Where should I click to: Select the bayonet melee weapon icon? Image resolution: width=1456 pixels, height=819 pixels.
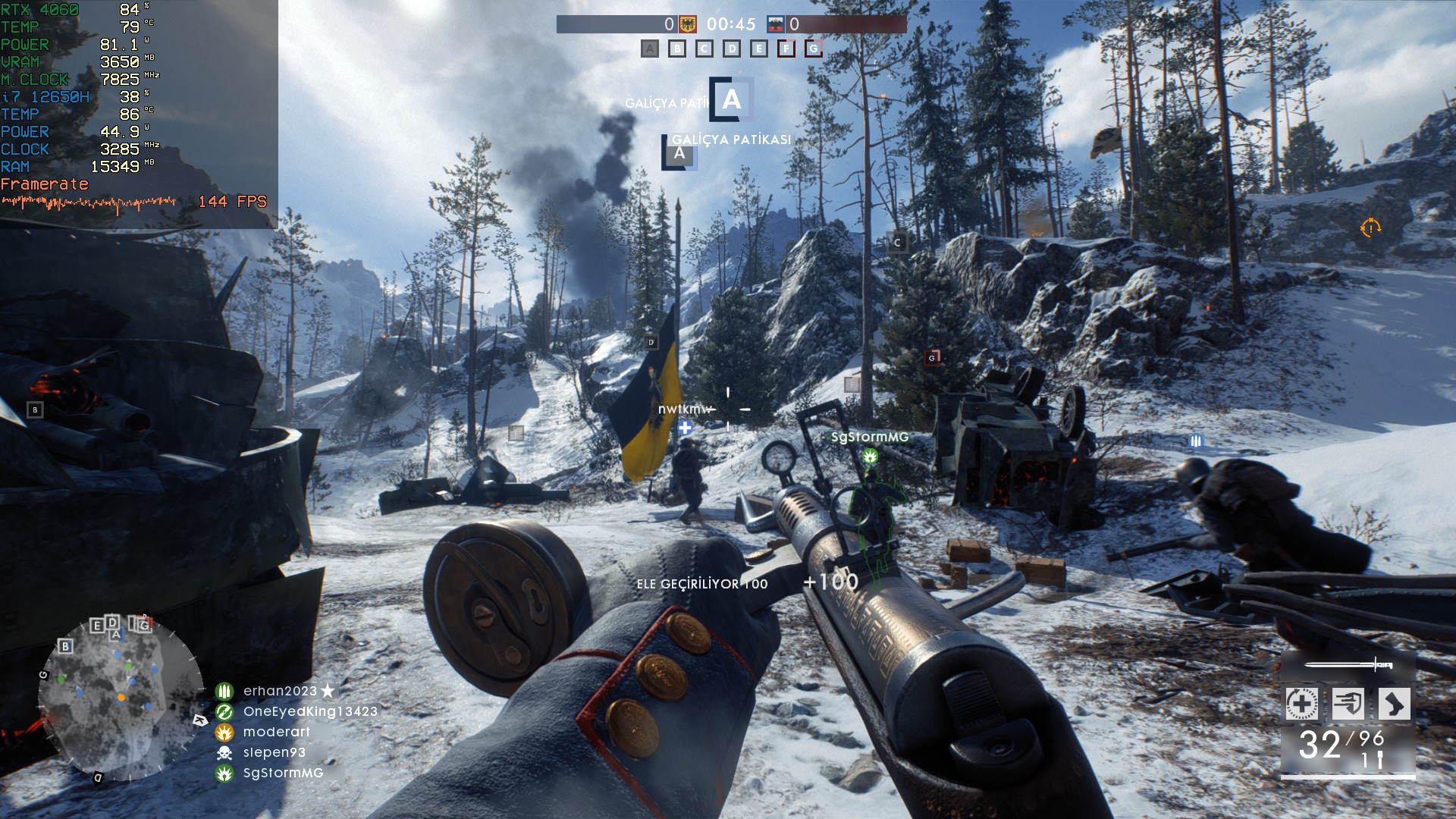[1348, 665]
